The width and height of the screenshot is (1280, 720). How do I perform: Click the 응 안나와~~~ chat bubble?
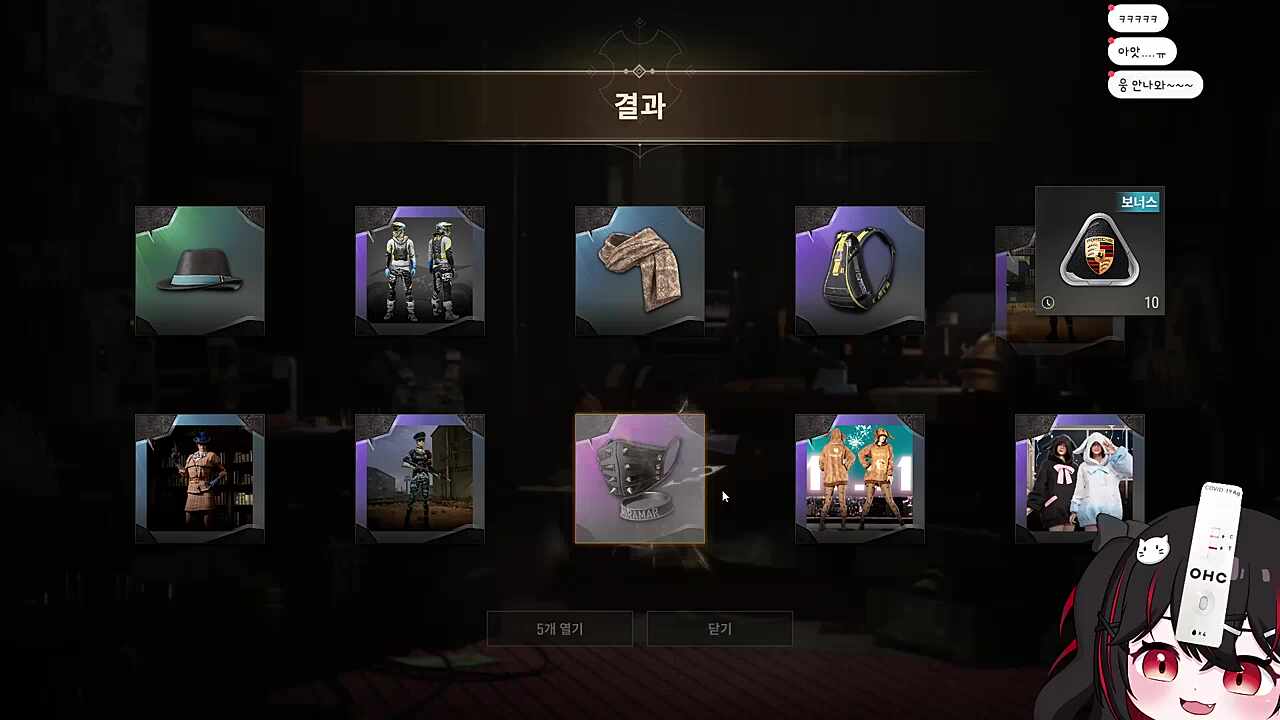point(1155,85)
